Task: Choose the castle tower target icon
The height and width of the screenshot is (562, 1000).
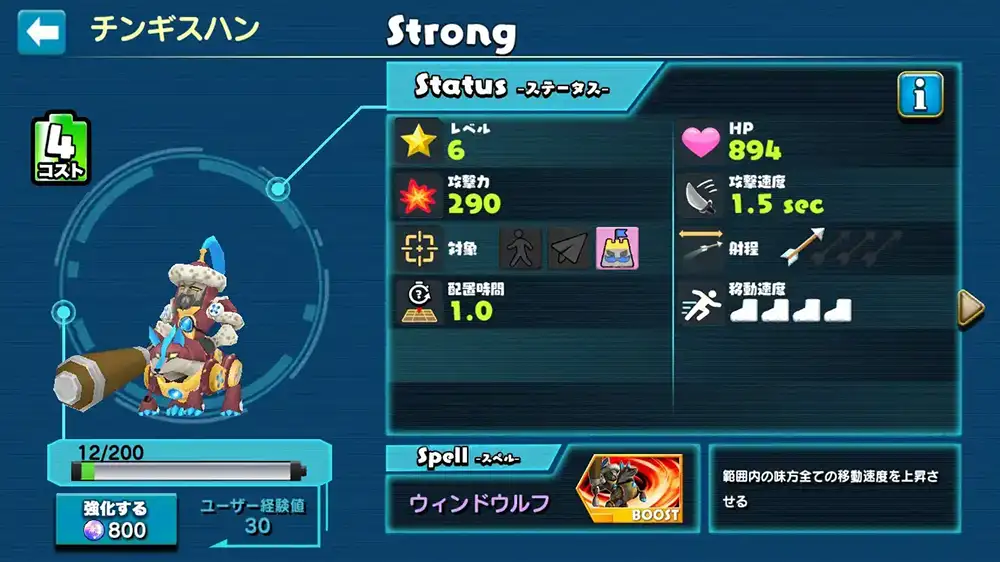Action: [618, 248]
